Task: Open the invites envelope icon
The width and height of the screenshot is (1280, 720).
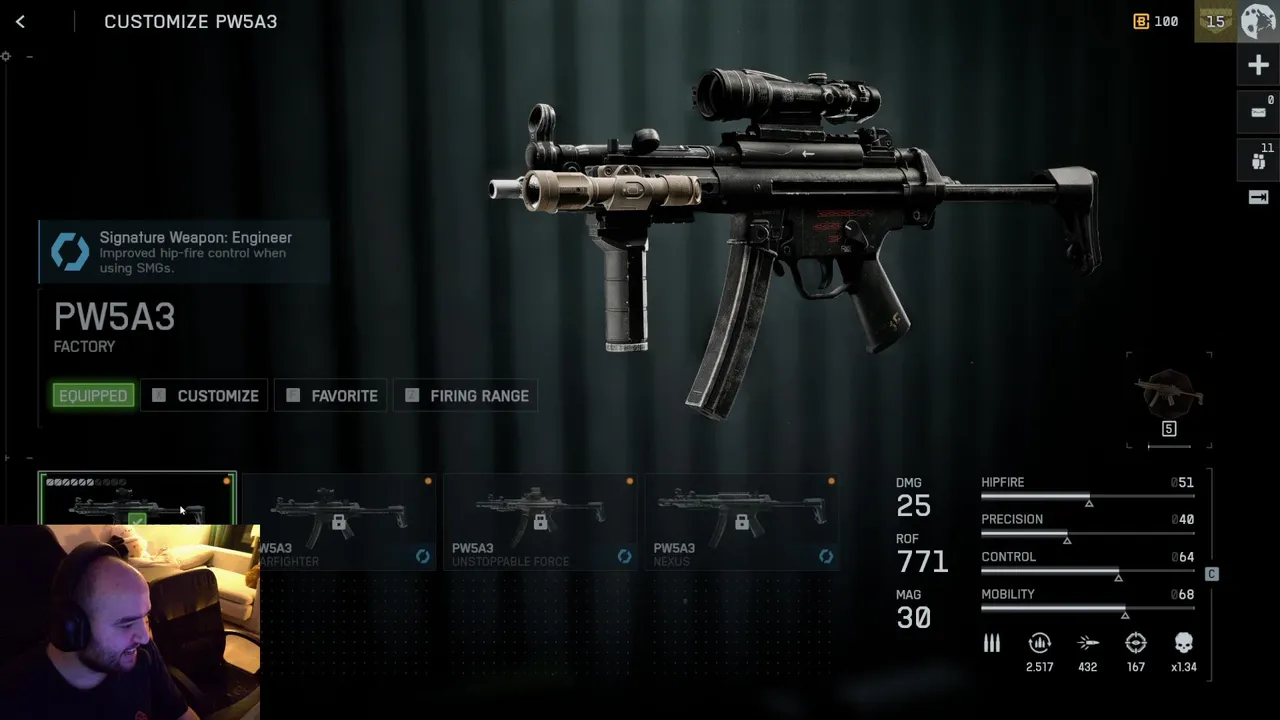Action: (x=1259, y=112)
